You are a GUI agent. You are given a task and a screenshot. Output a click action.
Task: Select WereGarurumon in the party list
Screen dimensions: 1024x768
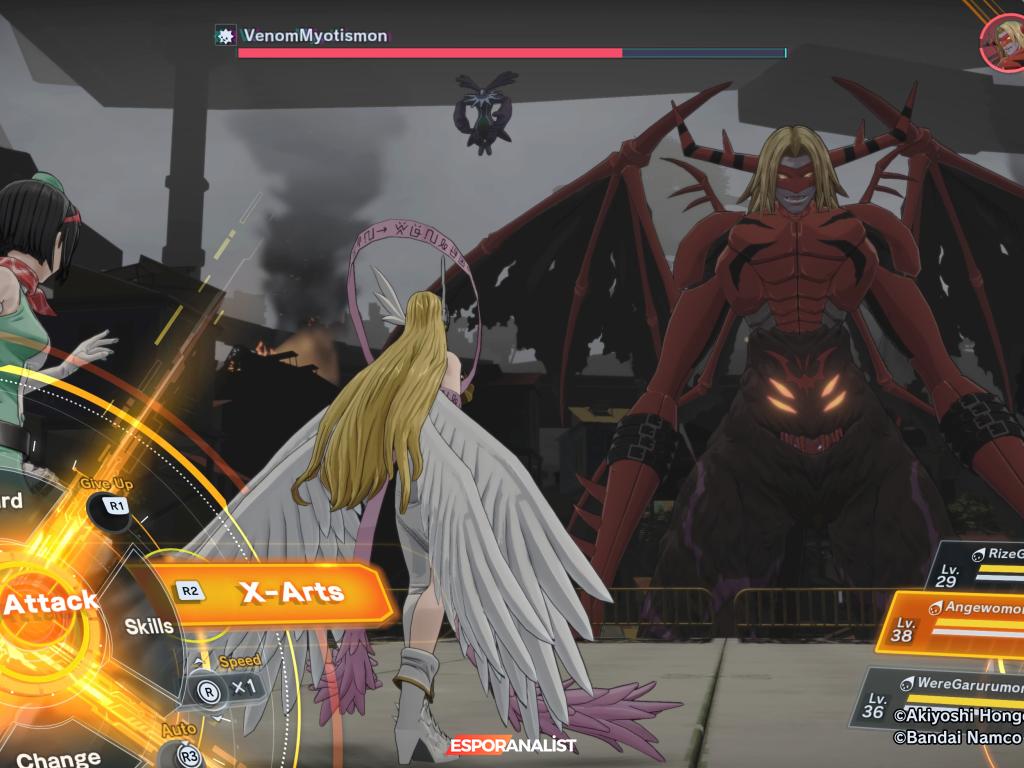945,697
